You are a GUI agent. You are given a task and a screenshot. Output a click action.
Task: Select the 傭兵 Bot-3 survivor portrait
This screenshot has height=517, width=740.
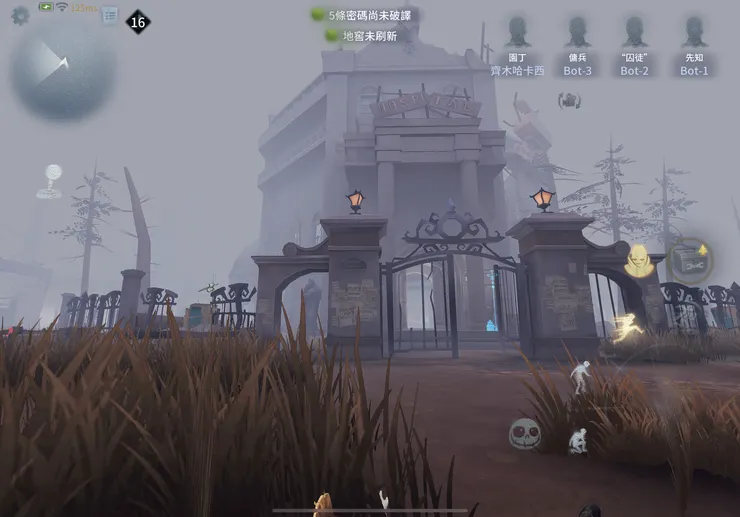577,33
